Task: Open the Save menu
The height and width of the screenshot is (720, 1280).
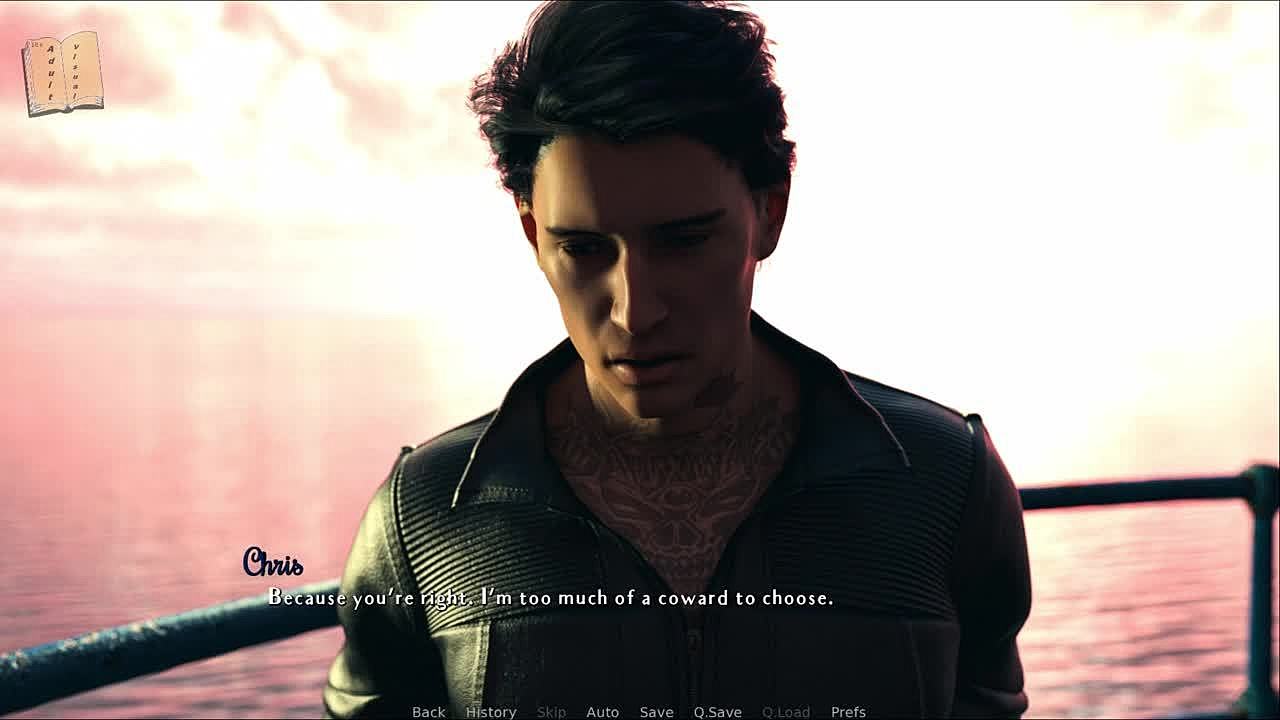Action: 656,712
